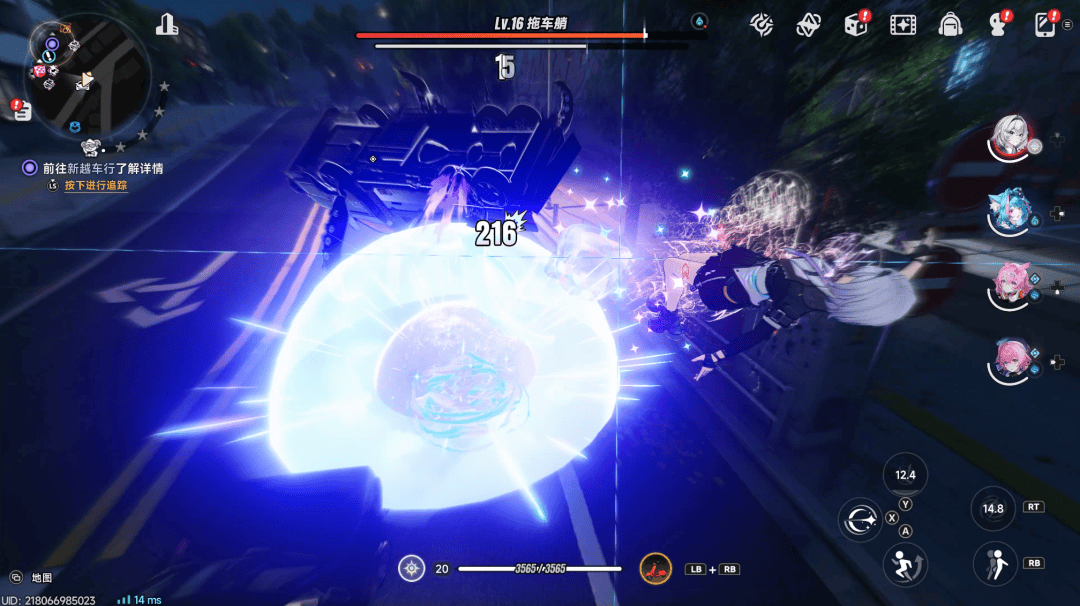The width and height of the screenshot is (1080, 606).
Task: Open the diamond star emblem menu
Action: [808, 25]
